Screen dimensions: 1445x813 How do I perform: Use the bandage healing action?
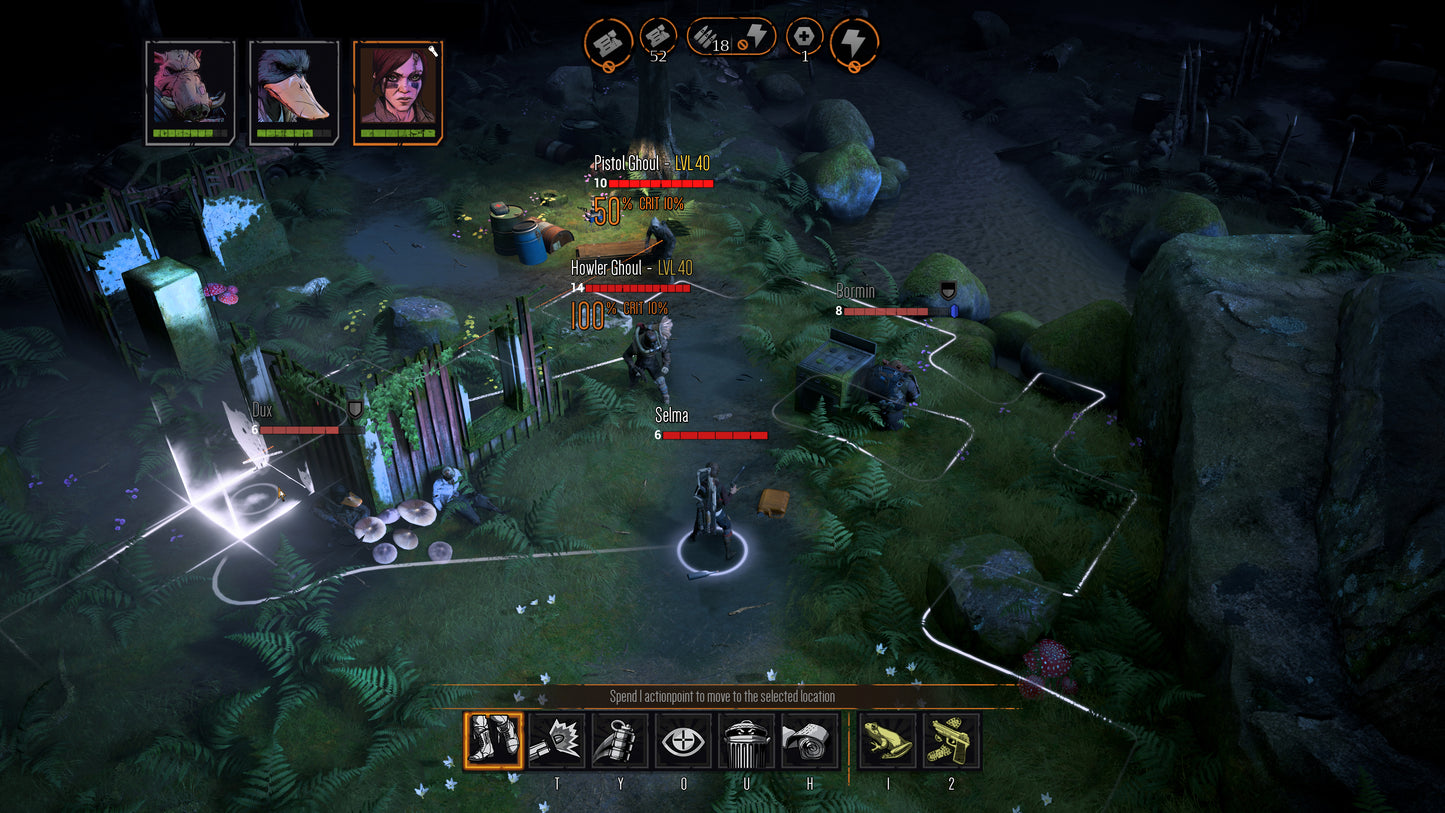click(812, 740)
